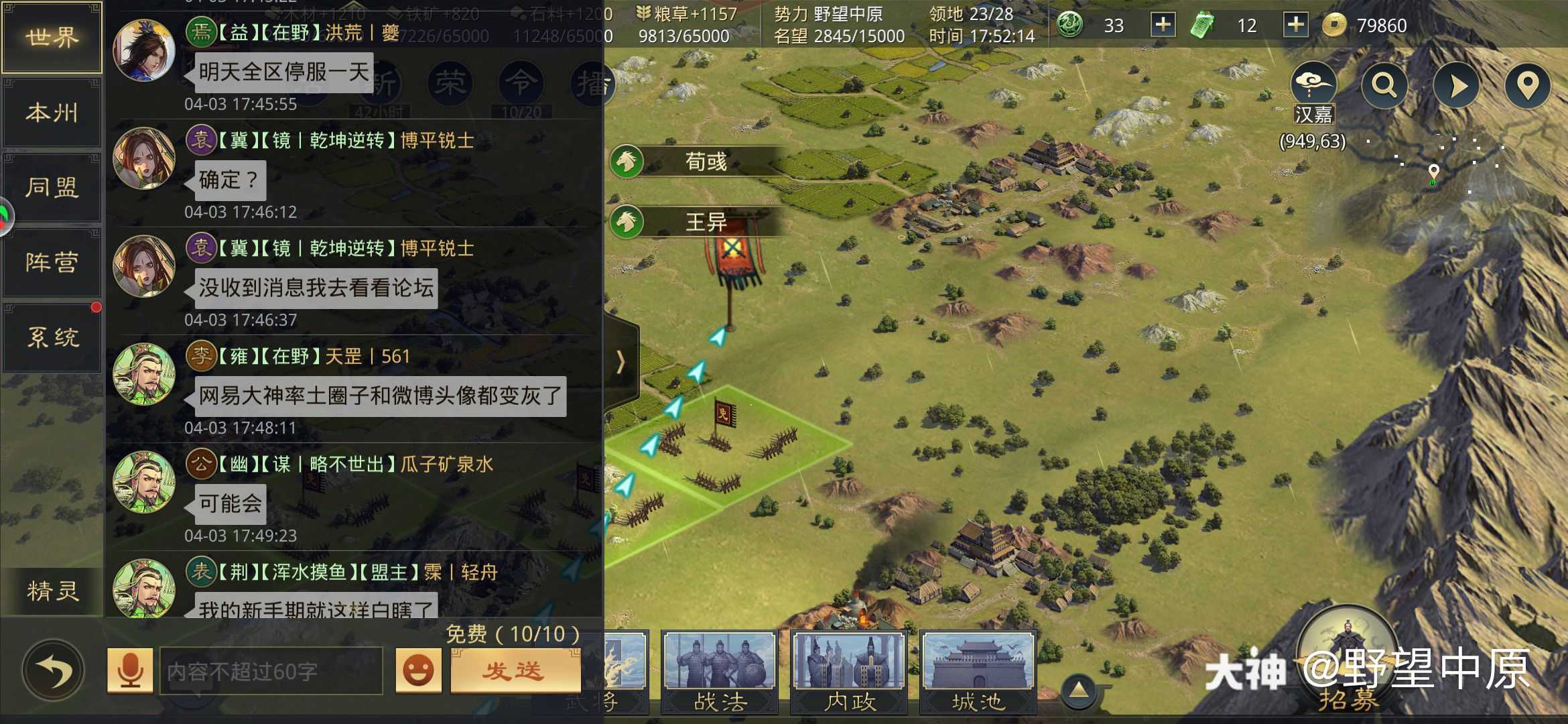1568x724 pixels.
Task: Switch to the 同盟 (Alliance) chat tab
Action: tap(52, 188)
